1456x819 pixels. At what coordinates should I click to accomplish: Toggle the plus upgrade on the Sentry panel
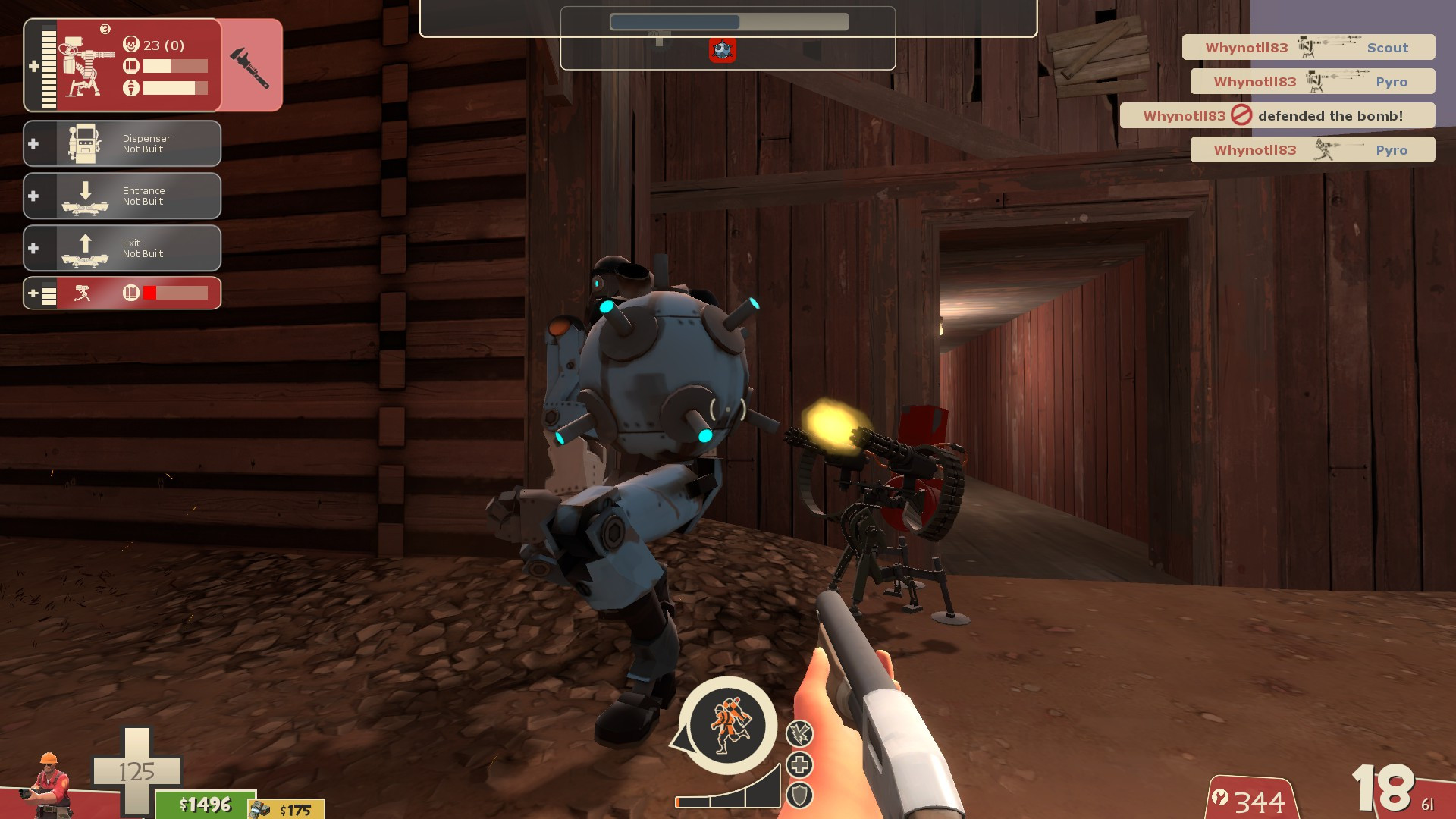[x=33, y=65]
